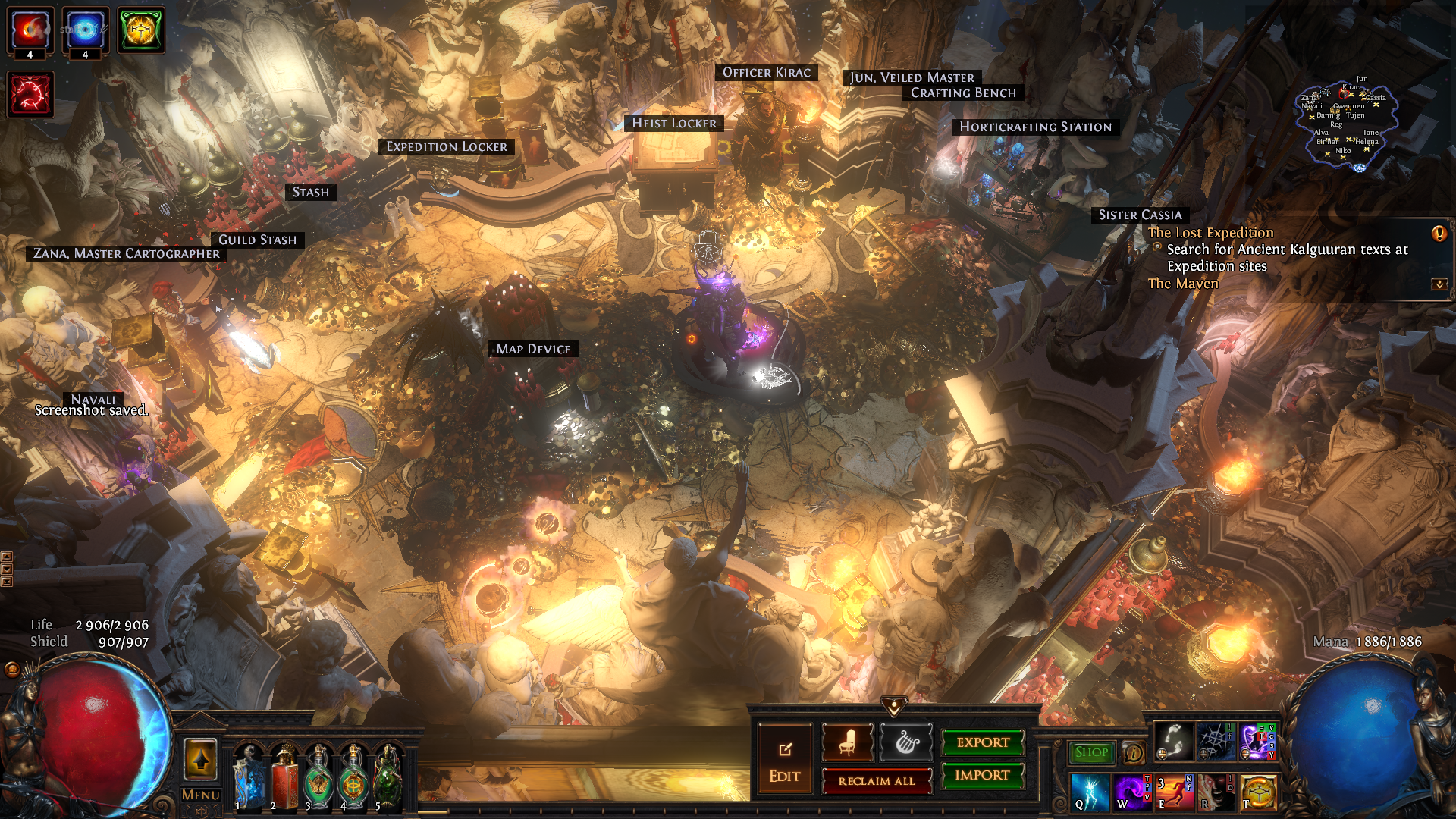Use the blue flask in slot 1
This screenshot has height=819, width=1456.
249,777
